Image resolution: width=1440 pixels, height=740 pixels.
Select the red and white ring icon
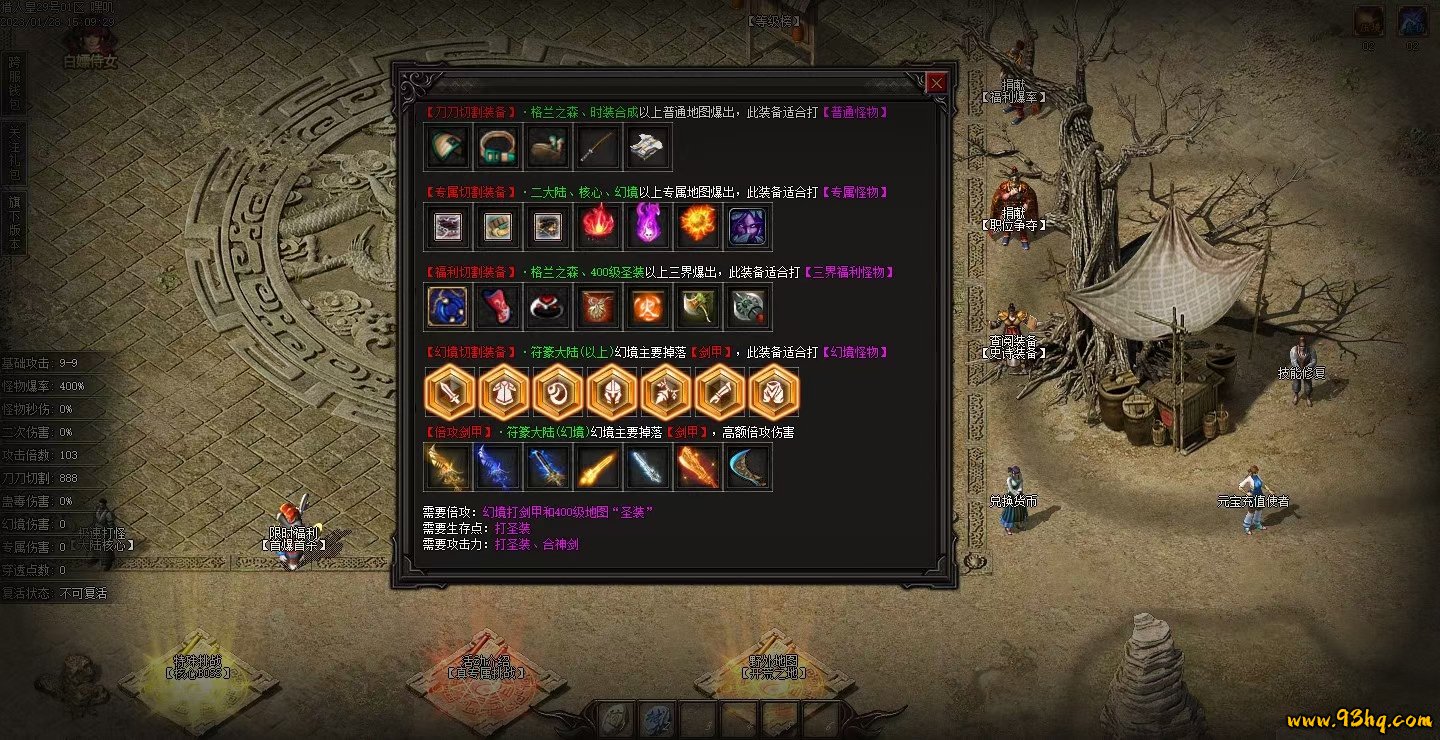(x=546, y=306)
